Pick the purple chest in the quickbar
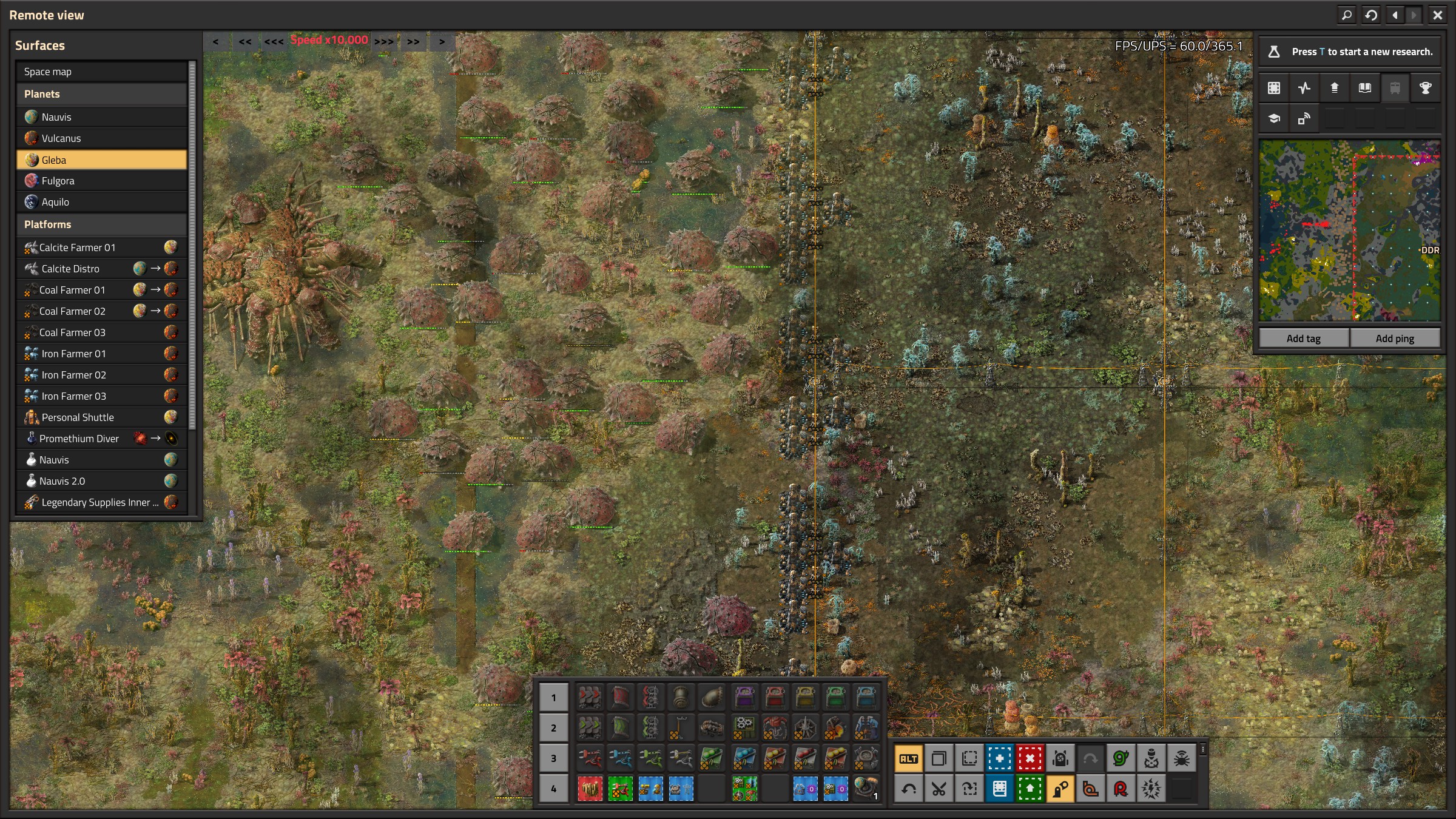Image resolution: width=1456 pixels, height=819 pixels. tap(744, 698)
